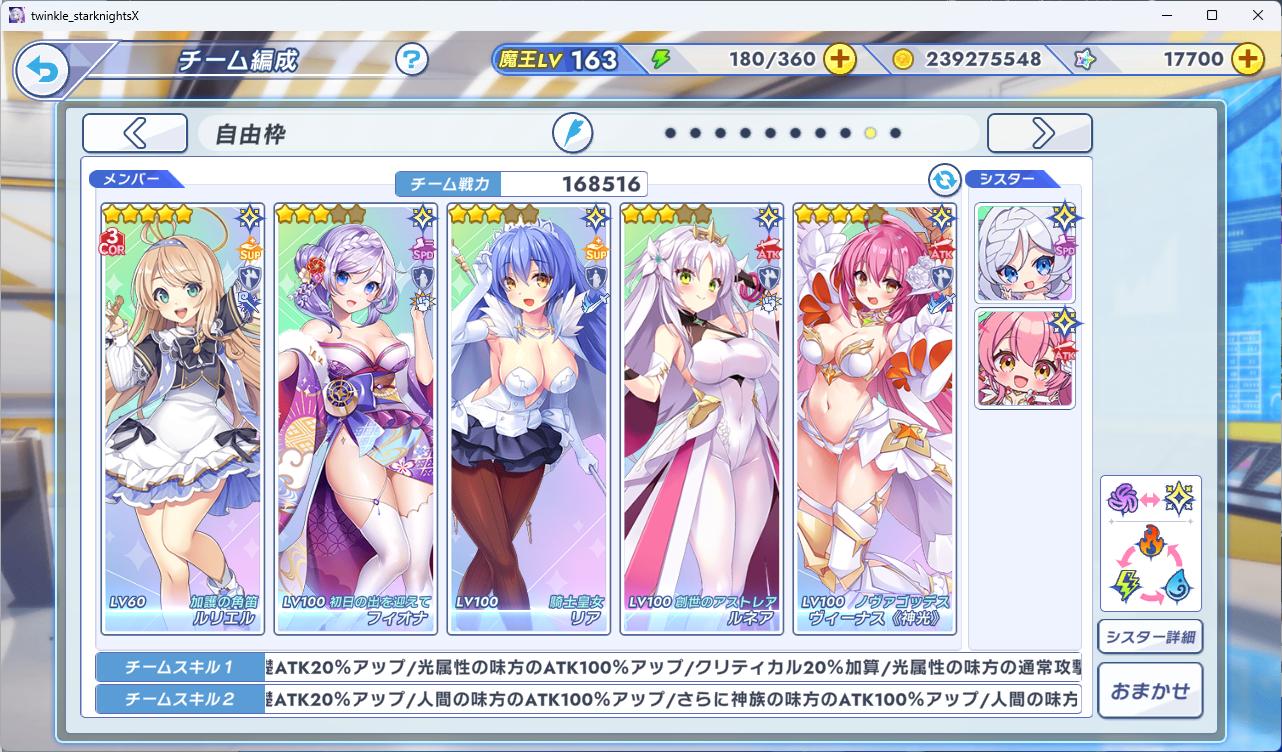Select the ルネア member card

coord(702,418)
